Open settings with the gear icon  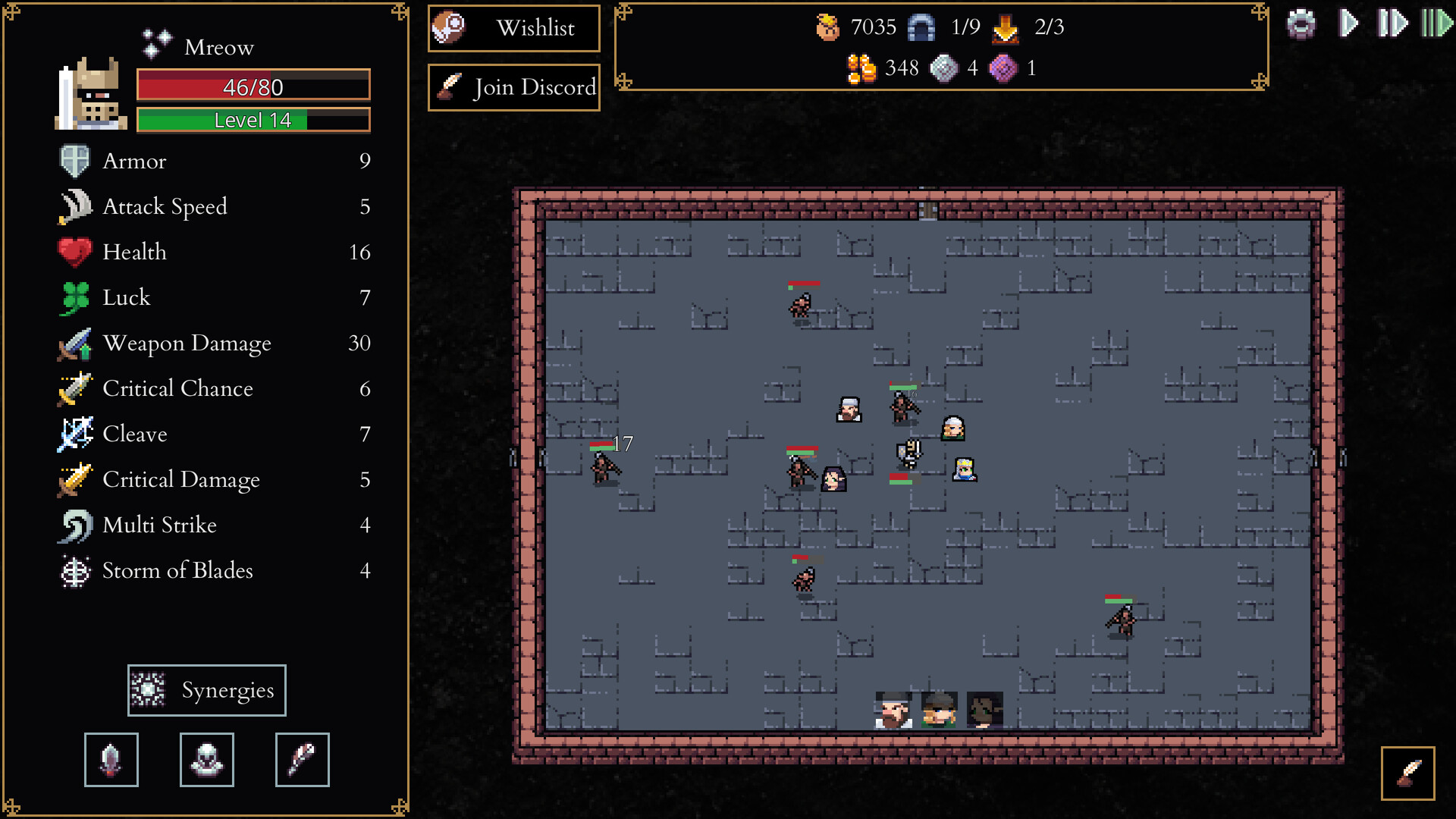pyautogui.click(x=1301, y=24)
